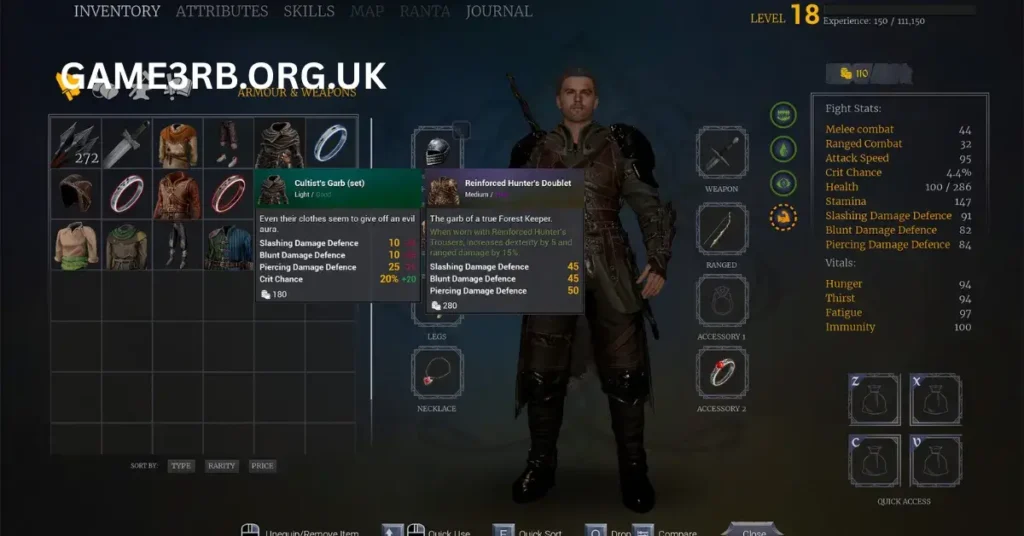
Task: Click the Z quick access slot
Action: click(874, 400)
